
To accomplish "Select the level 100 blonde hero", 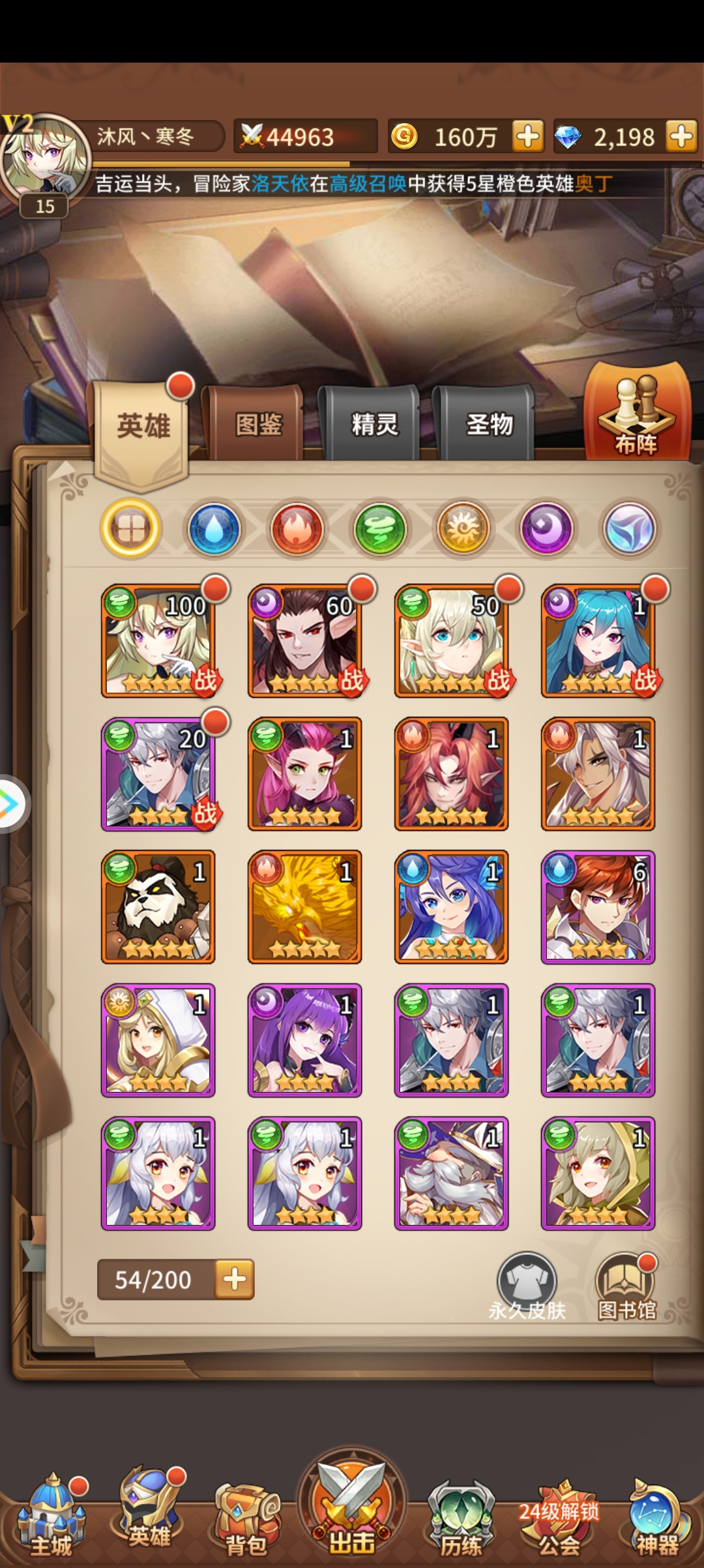I will point(158,641).
